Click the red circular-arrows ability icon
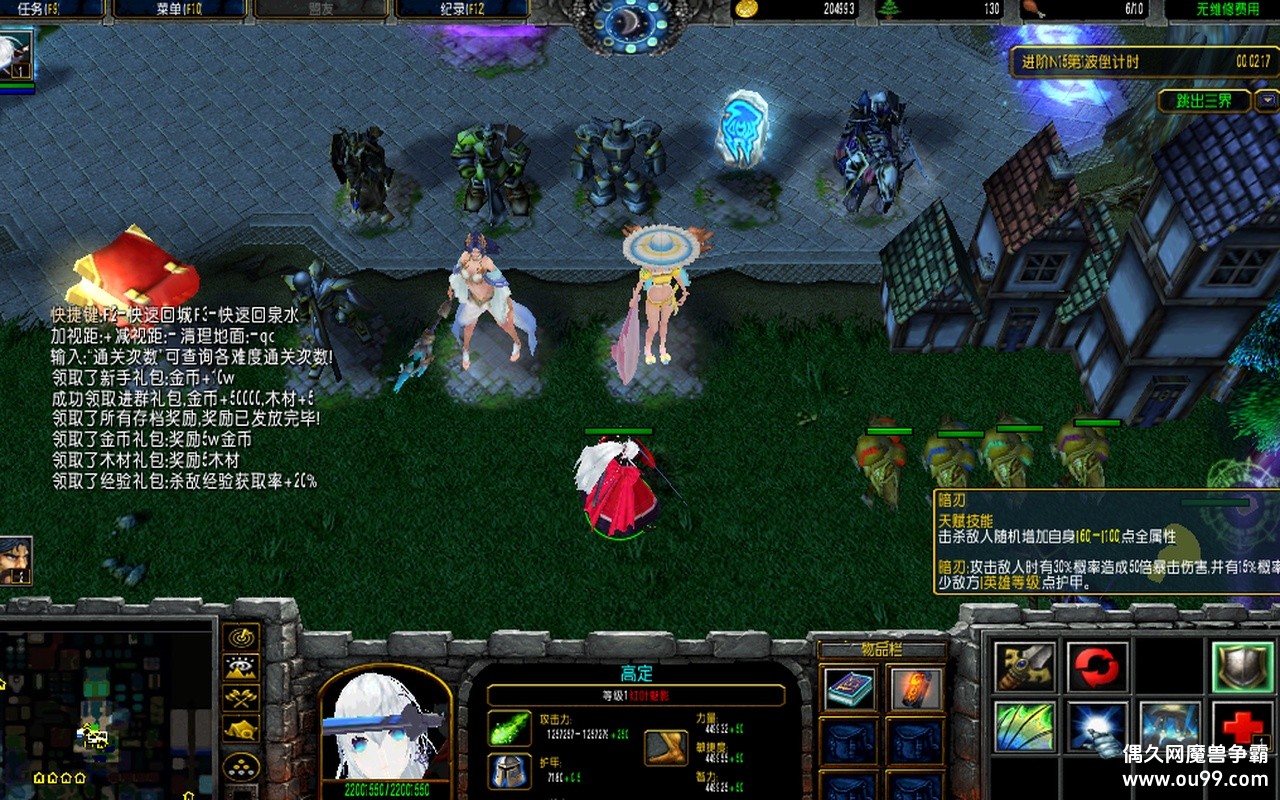 click(x=1097, y=667)
